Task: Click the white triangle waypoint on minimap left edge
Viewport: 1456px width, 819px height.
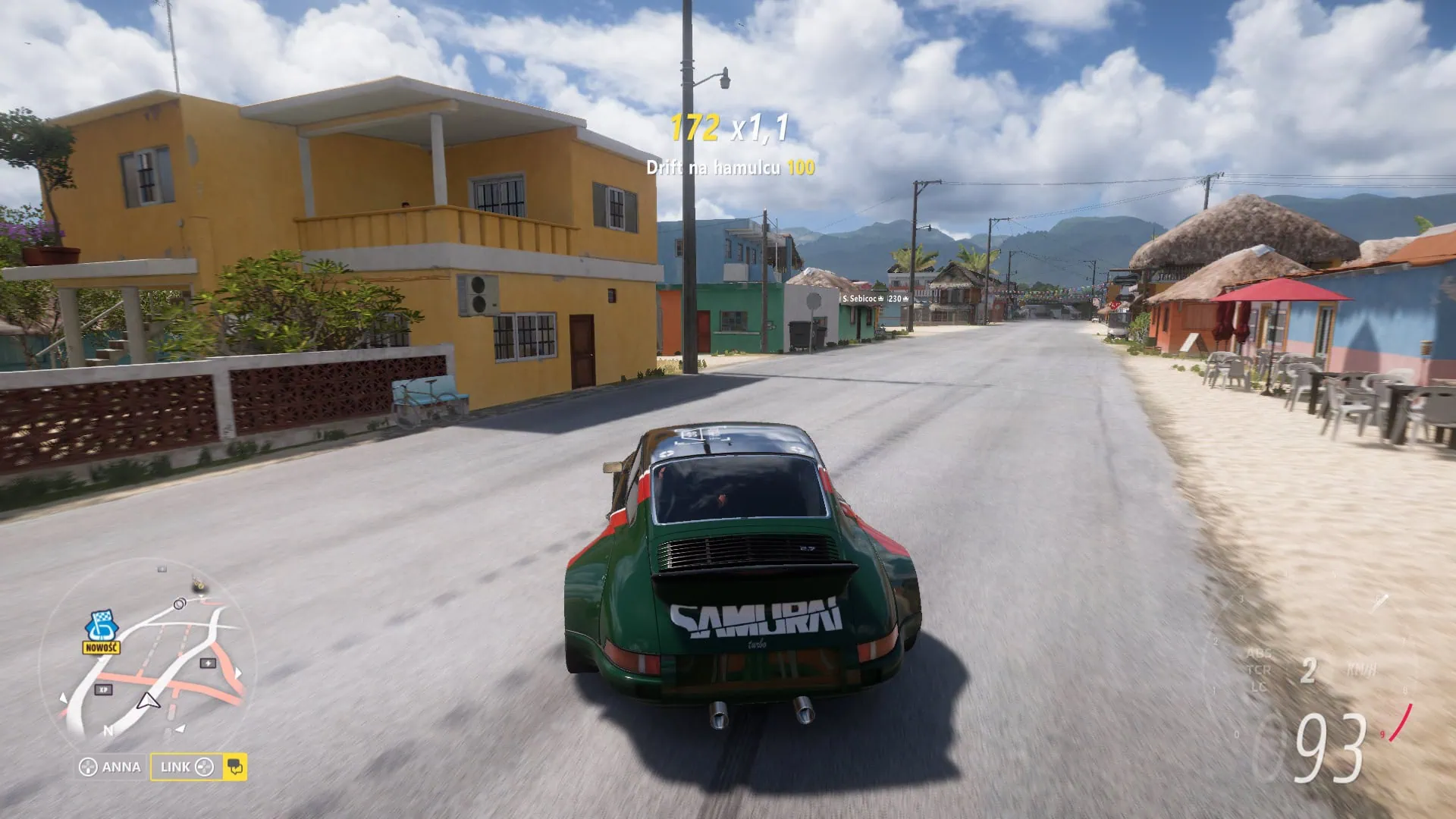Action: [64, 698]
